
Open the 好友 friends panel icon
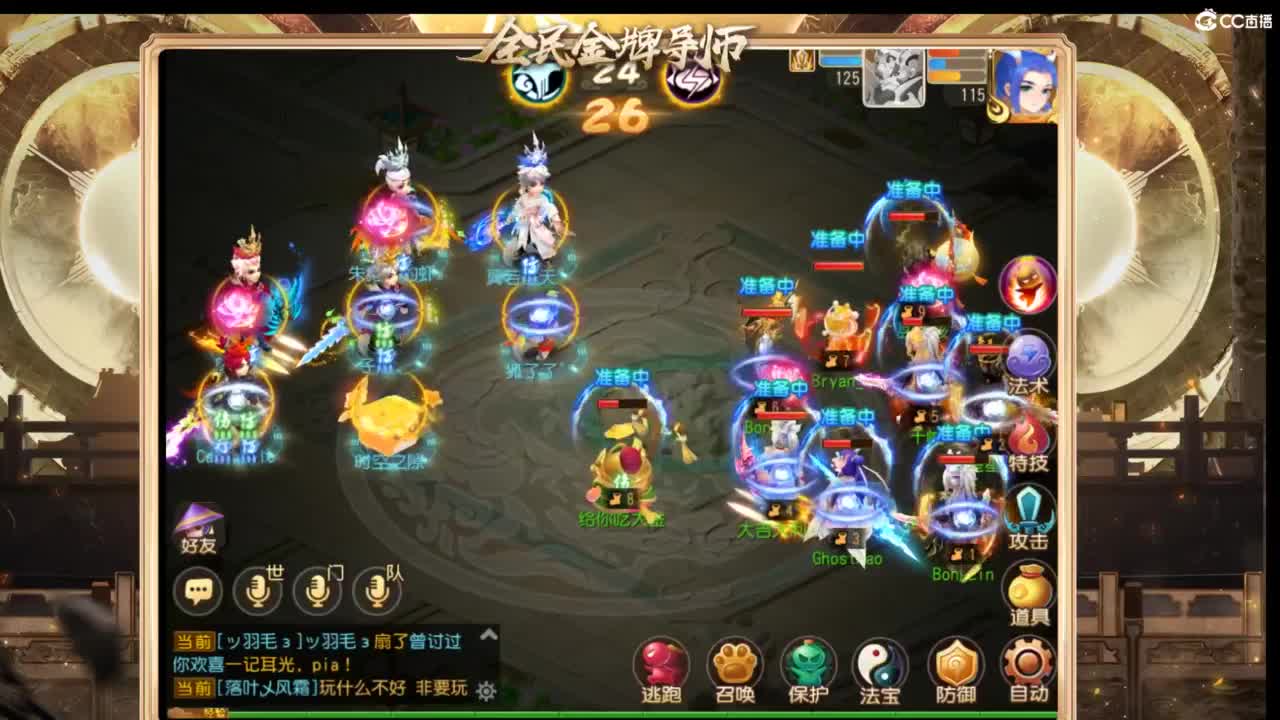coord(200,527)
